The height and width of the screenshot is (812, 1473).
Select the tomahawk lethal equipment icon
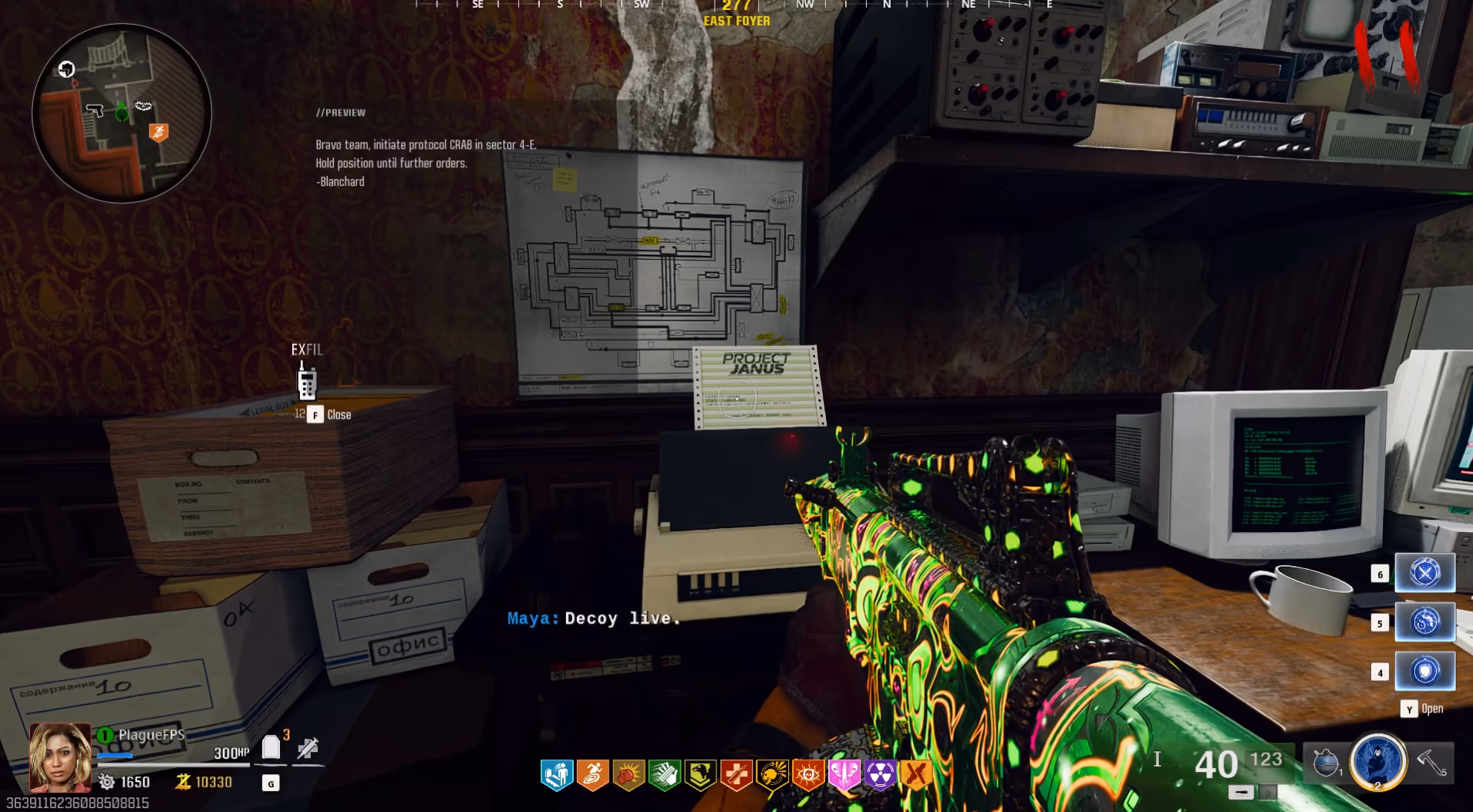point(1432,763)
